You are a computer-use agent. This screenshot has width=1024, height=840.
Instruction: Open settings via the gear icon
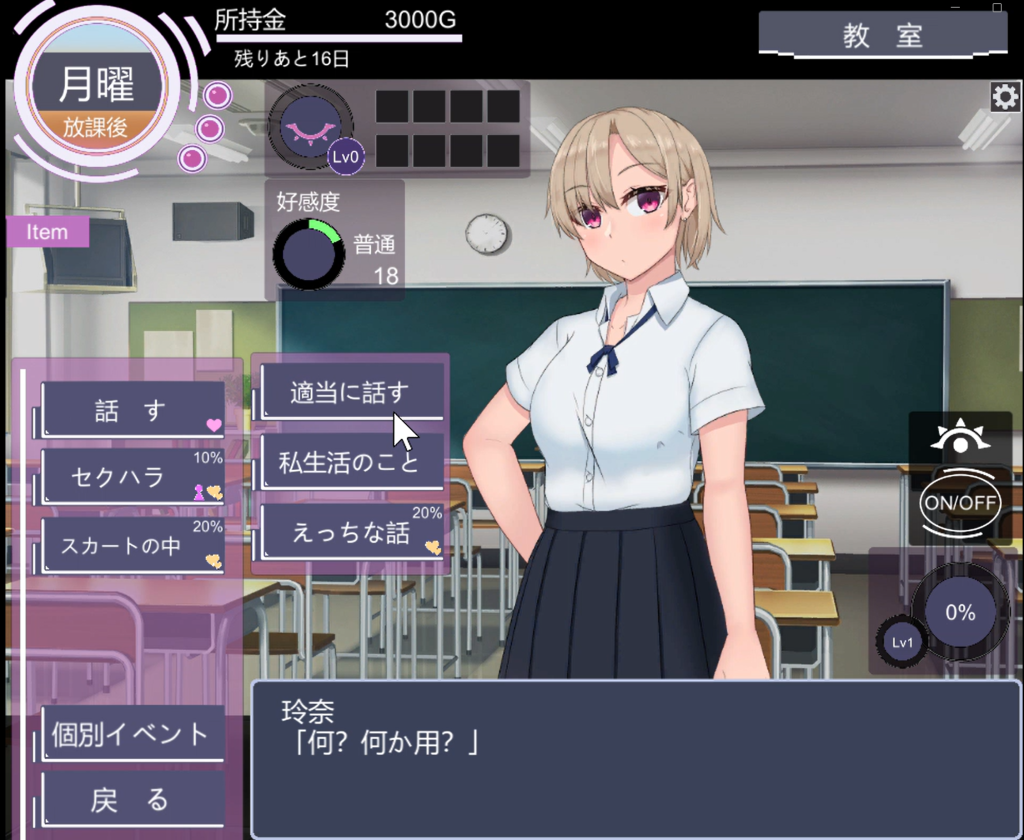[x=1004, y=97]
